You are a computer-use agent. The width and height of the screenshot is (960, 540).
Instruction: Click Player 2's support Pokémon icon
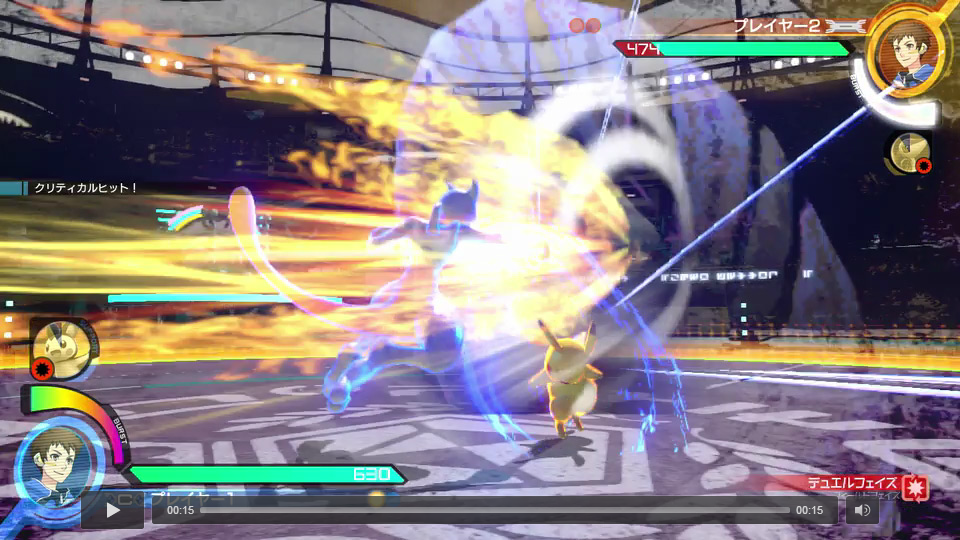[x=908, y=150]
